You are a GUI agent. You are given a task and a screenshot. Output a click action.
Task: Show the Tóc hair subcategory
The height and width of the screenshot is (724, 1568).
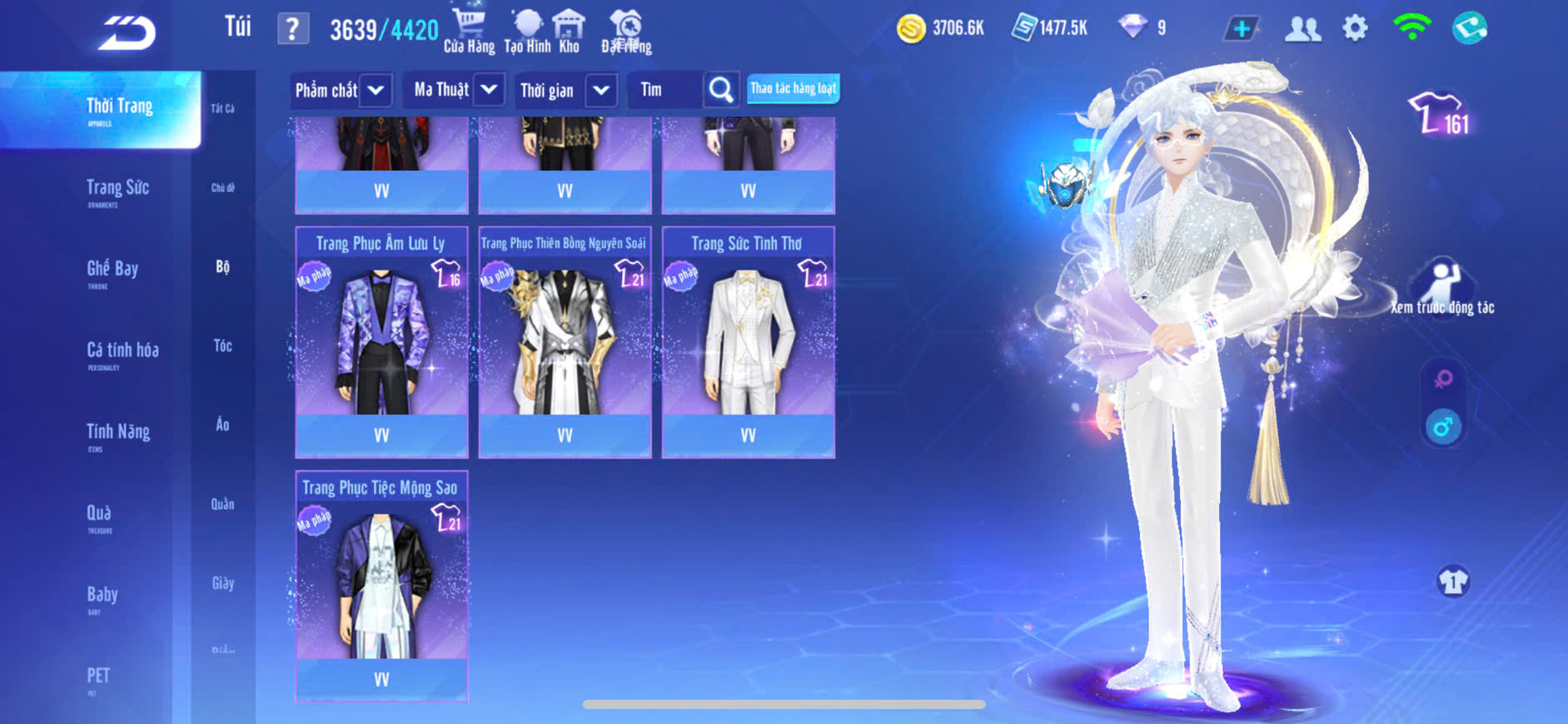point(222,345)
